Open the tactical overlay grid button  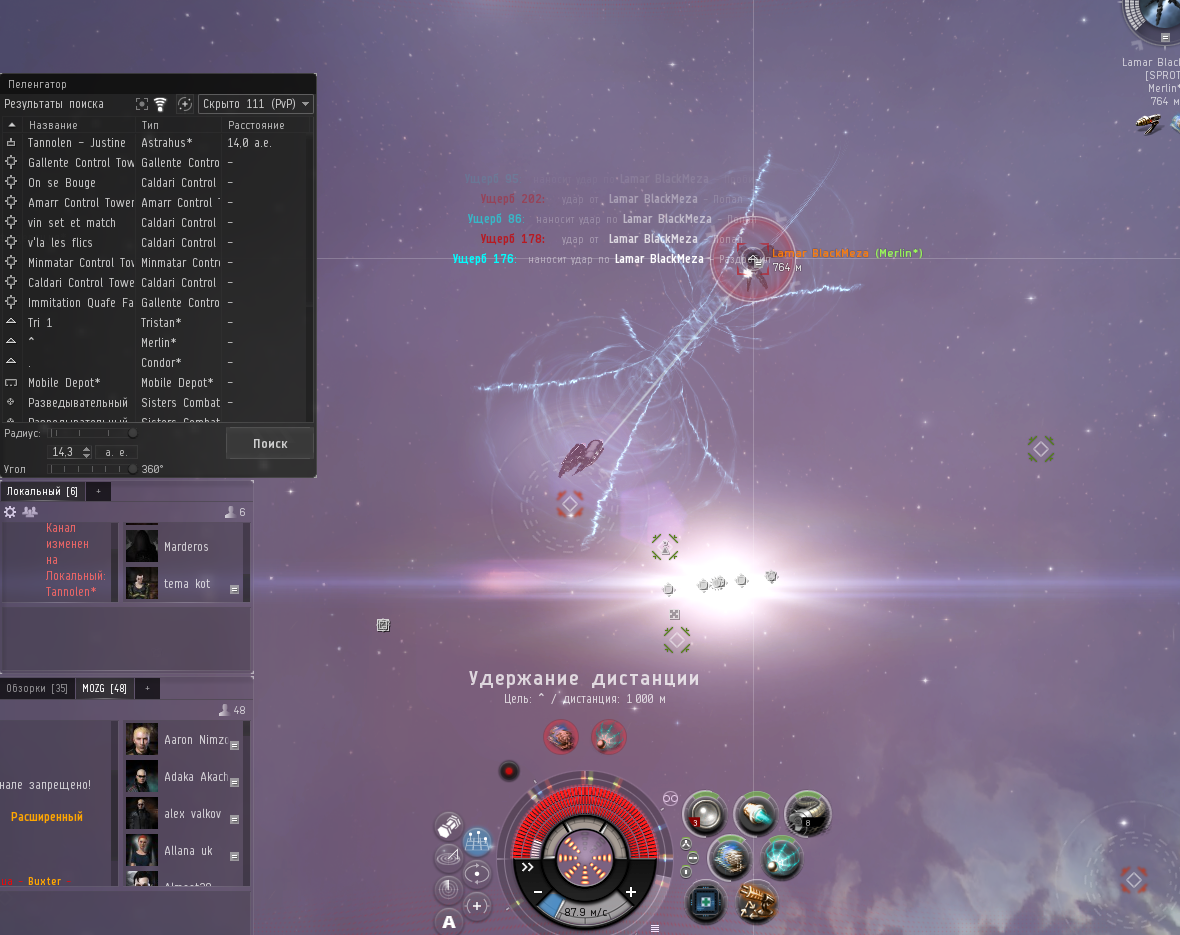point(477,840)
